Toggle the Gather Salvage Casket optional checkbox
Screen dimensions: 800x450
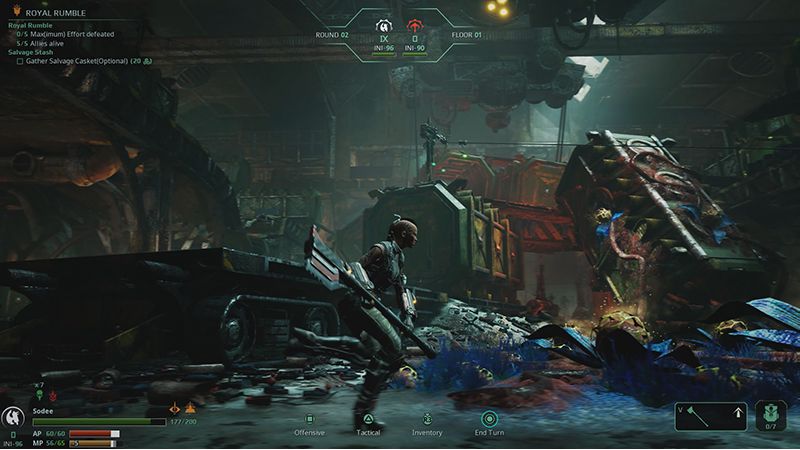click(x=20, y=61)
